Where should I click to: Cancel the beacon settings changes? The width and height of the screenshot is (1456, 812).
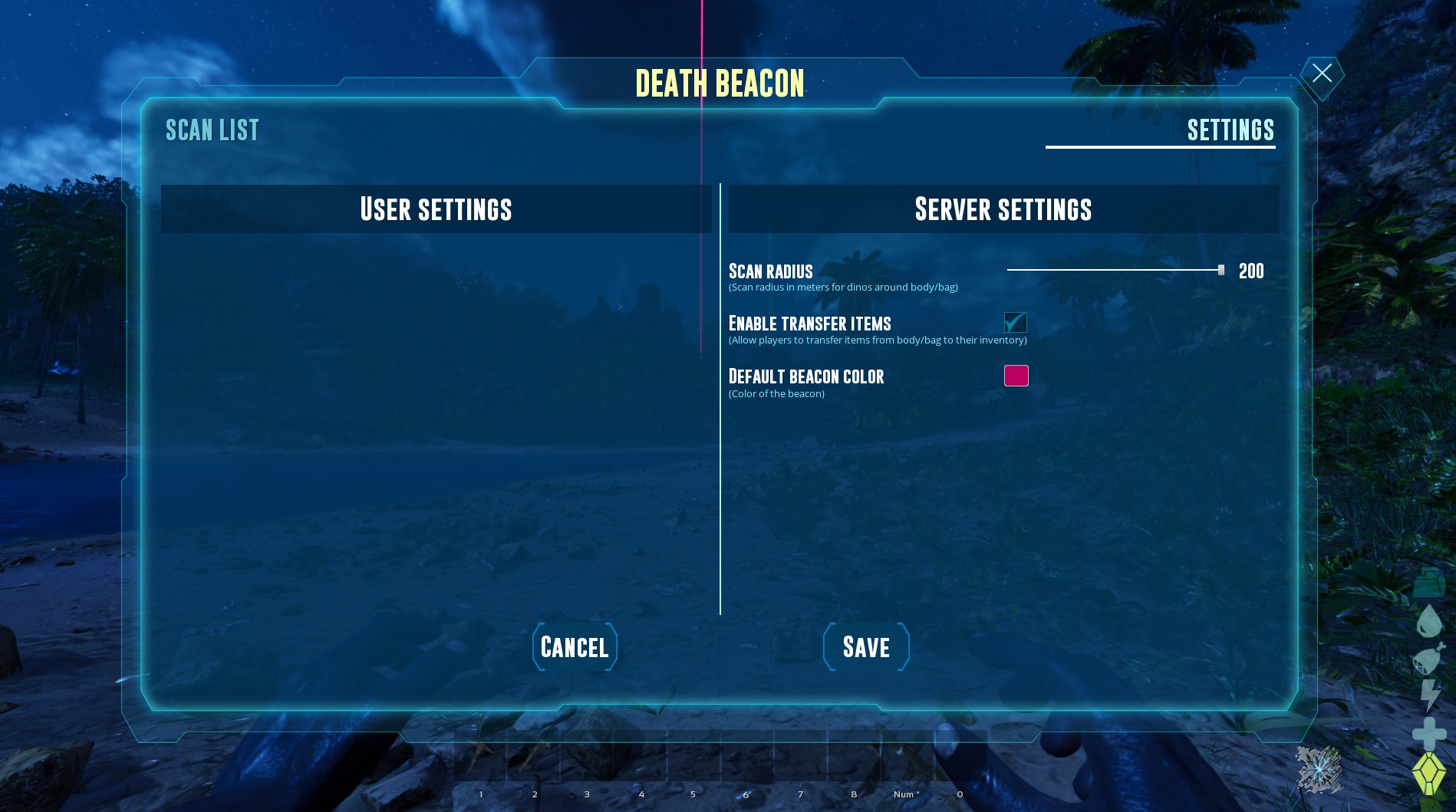(x=575, y=647)
